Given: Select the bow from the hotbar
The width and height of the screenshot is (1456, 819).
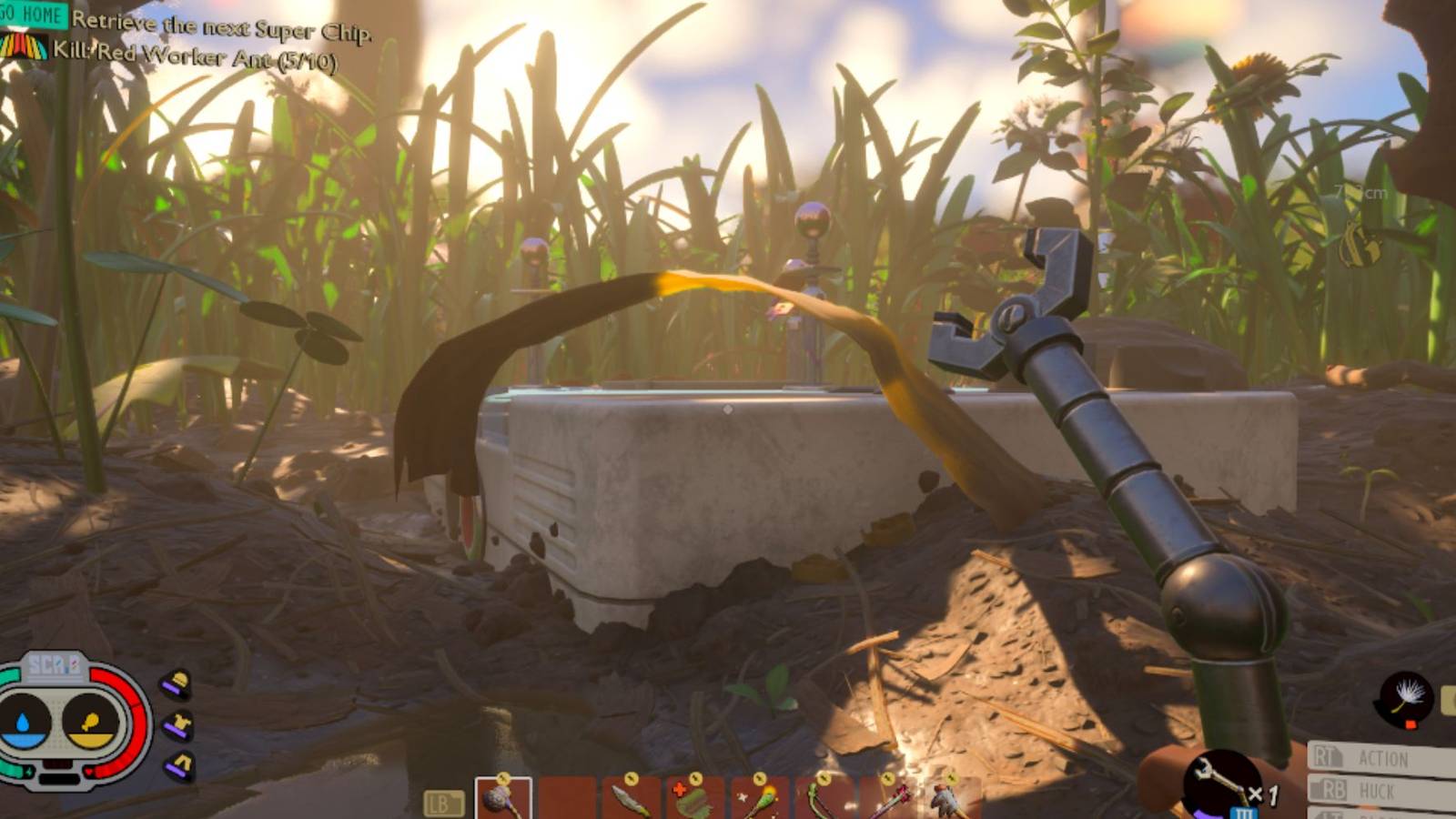Looking at the screenshot, I should pos(821,796).
